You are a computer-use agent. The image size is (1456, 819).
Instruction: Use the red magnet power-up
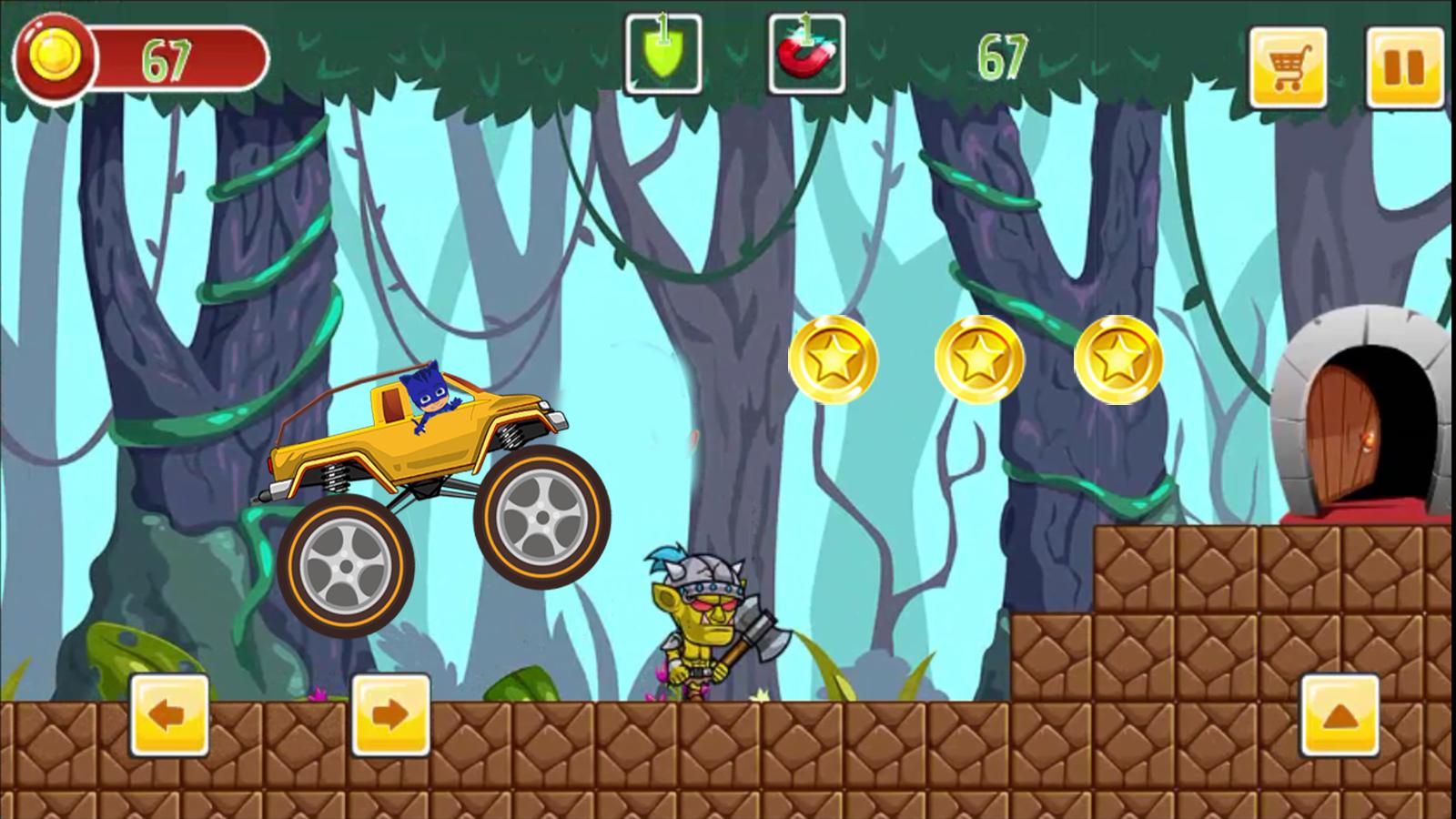coord(806,56)
